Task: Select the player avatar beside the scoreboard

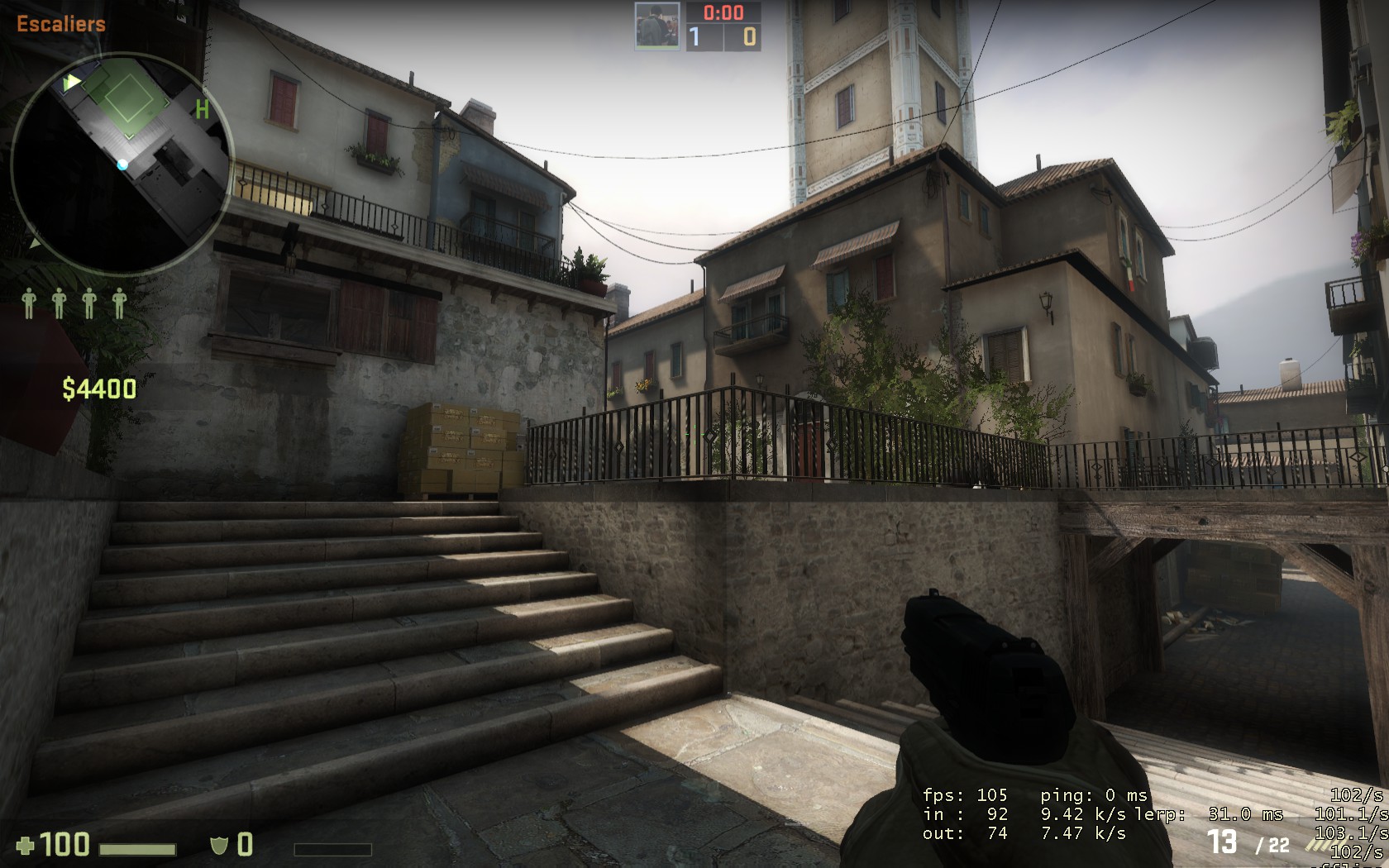Action: pos(657,26)
